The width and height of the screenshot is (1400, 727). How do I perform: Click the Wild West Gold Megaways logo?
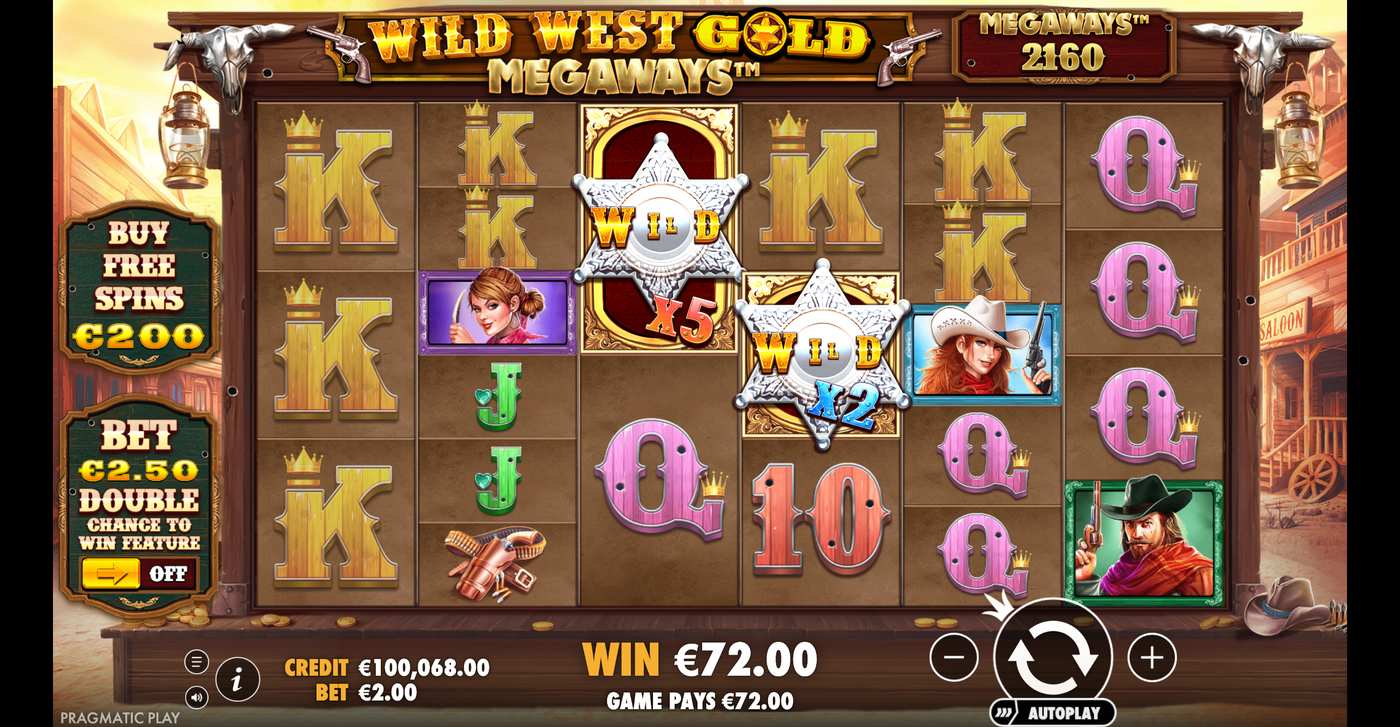click(x=614, y=47)
